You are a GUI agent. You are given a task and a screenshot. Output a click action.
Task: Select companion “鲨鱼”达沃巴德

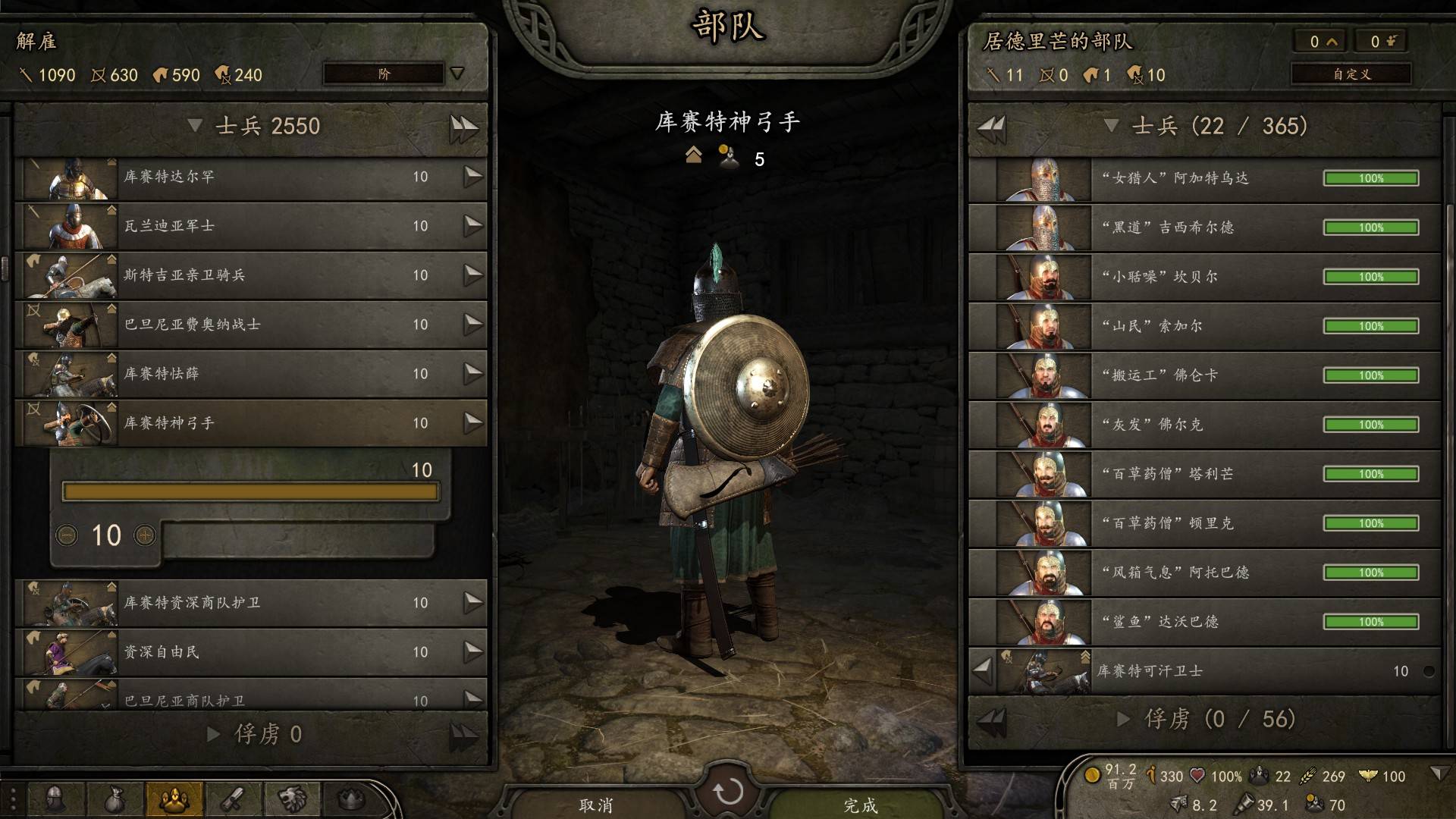(1204, 622)
